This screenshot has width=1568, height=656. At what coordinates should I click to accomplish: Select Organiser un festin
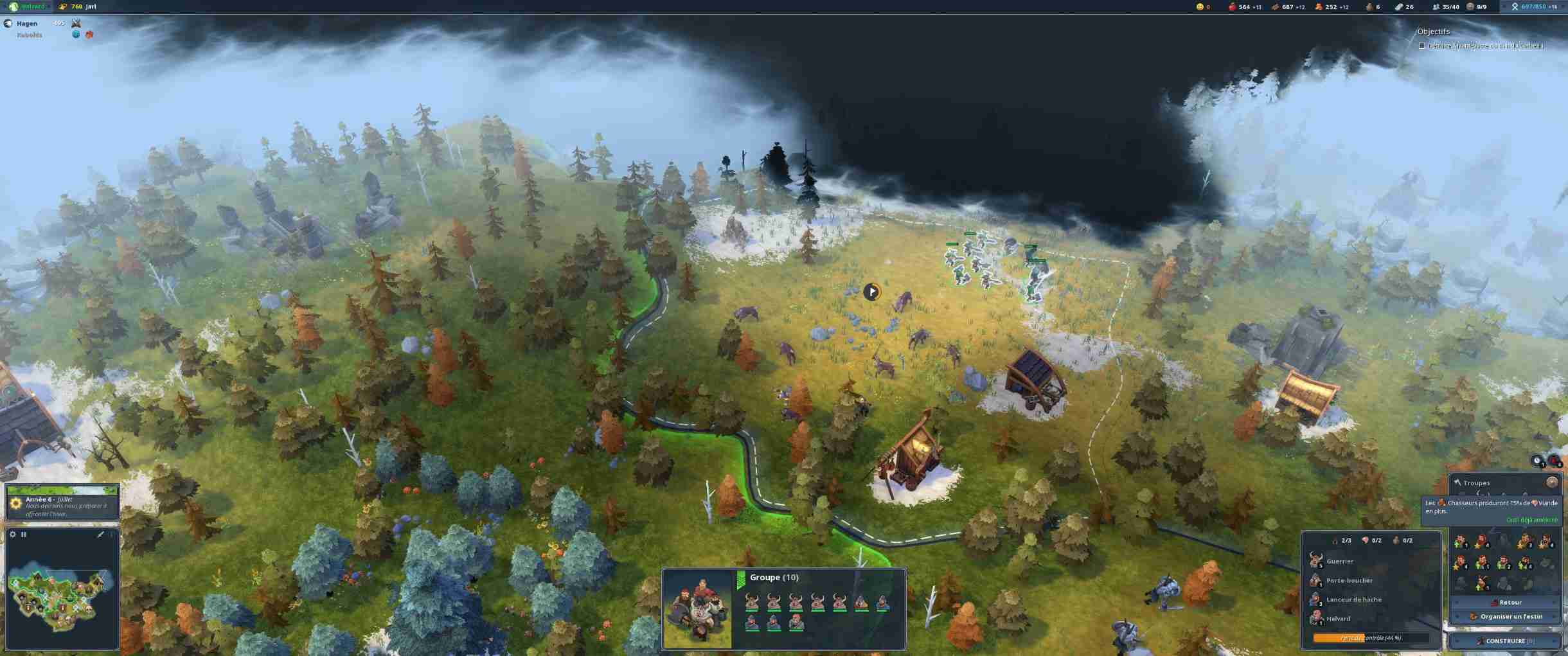point(1506,617)
